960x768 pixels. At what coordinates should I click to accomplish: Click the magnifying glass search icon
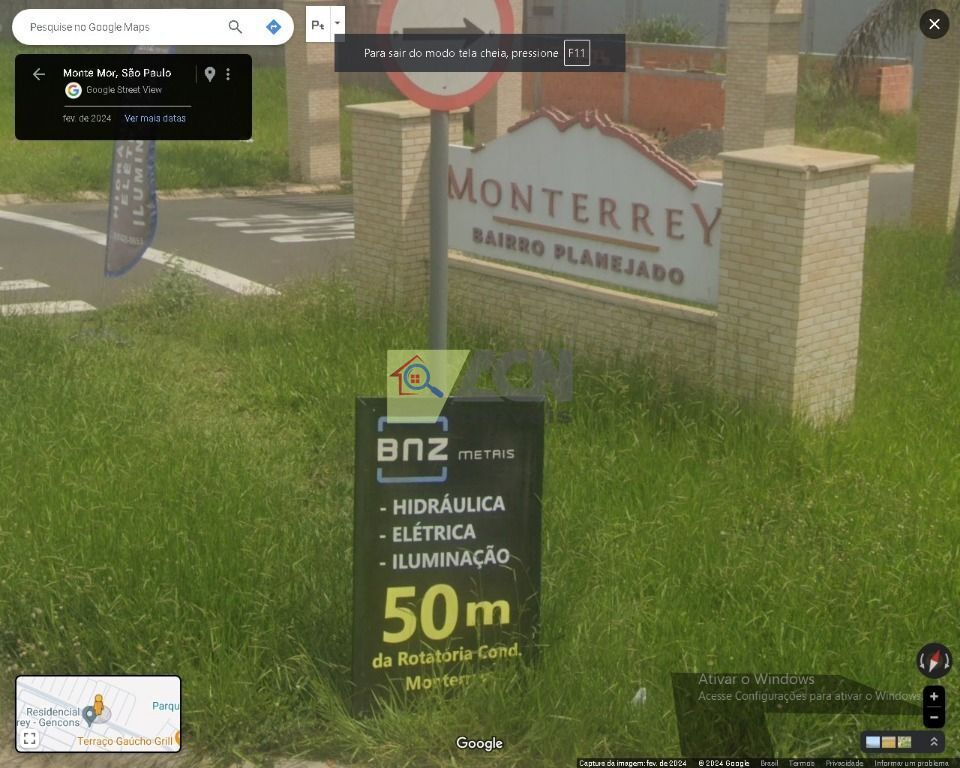(235, 27)
